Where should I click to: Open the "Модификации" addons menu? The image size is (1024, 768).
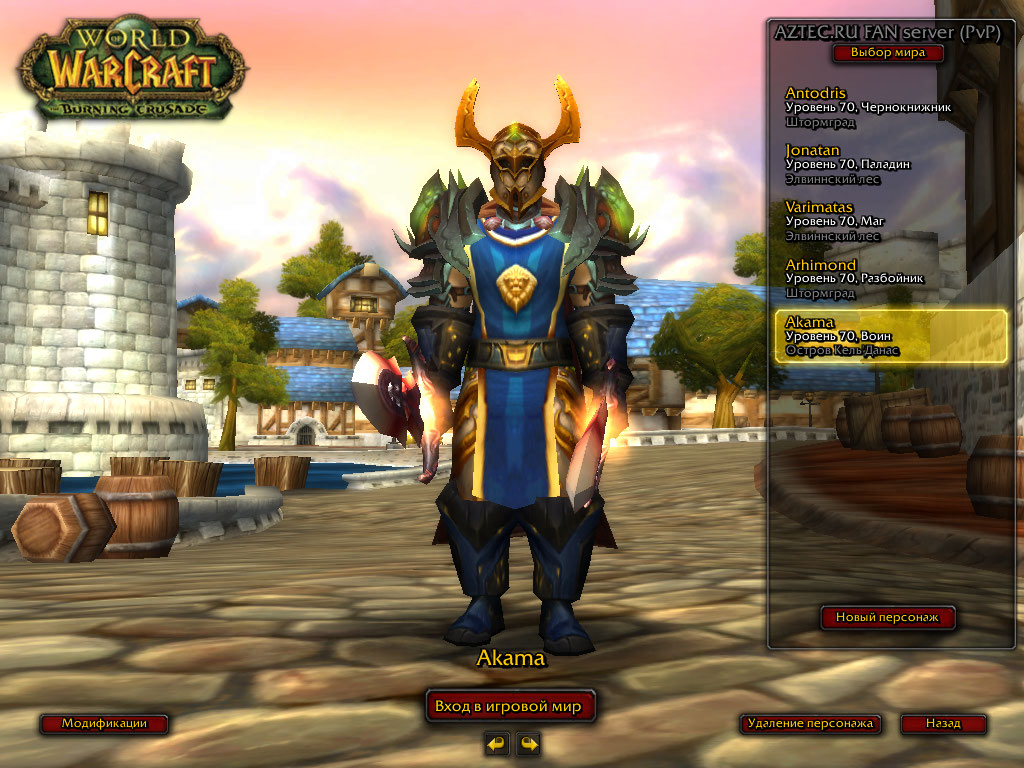point(104,723)
